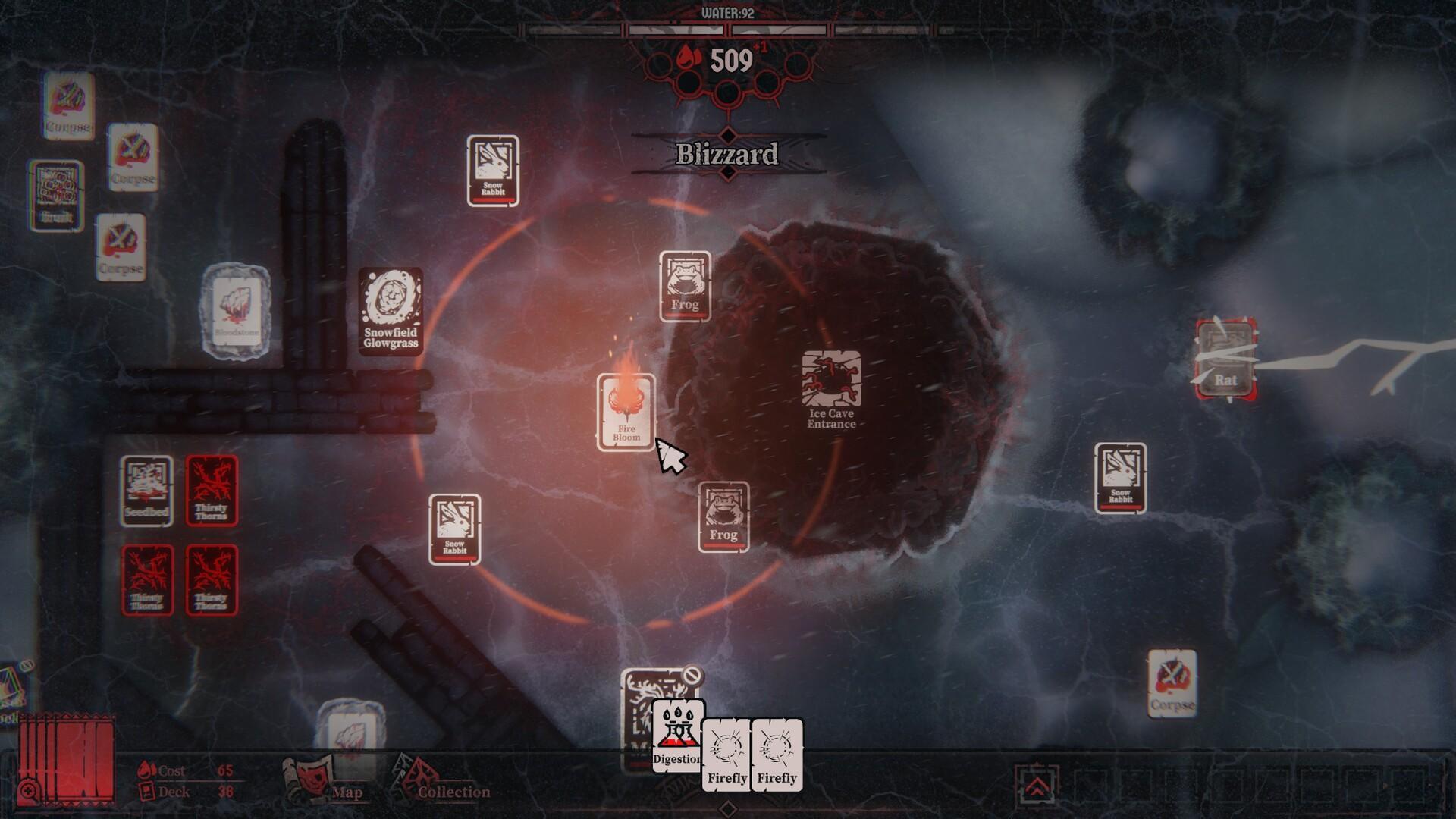This screenshot has height=819, width=1456.
Task: Click the red double-chevron expand button
Action: pos(1036,786)
